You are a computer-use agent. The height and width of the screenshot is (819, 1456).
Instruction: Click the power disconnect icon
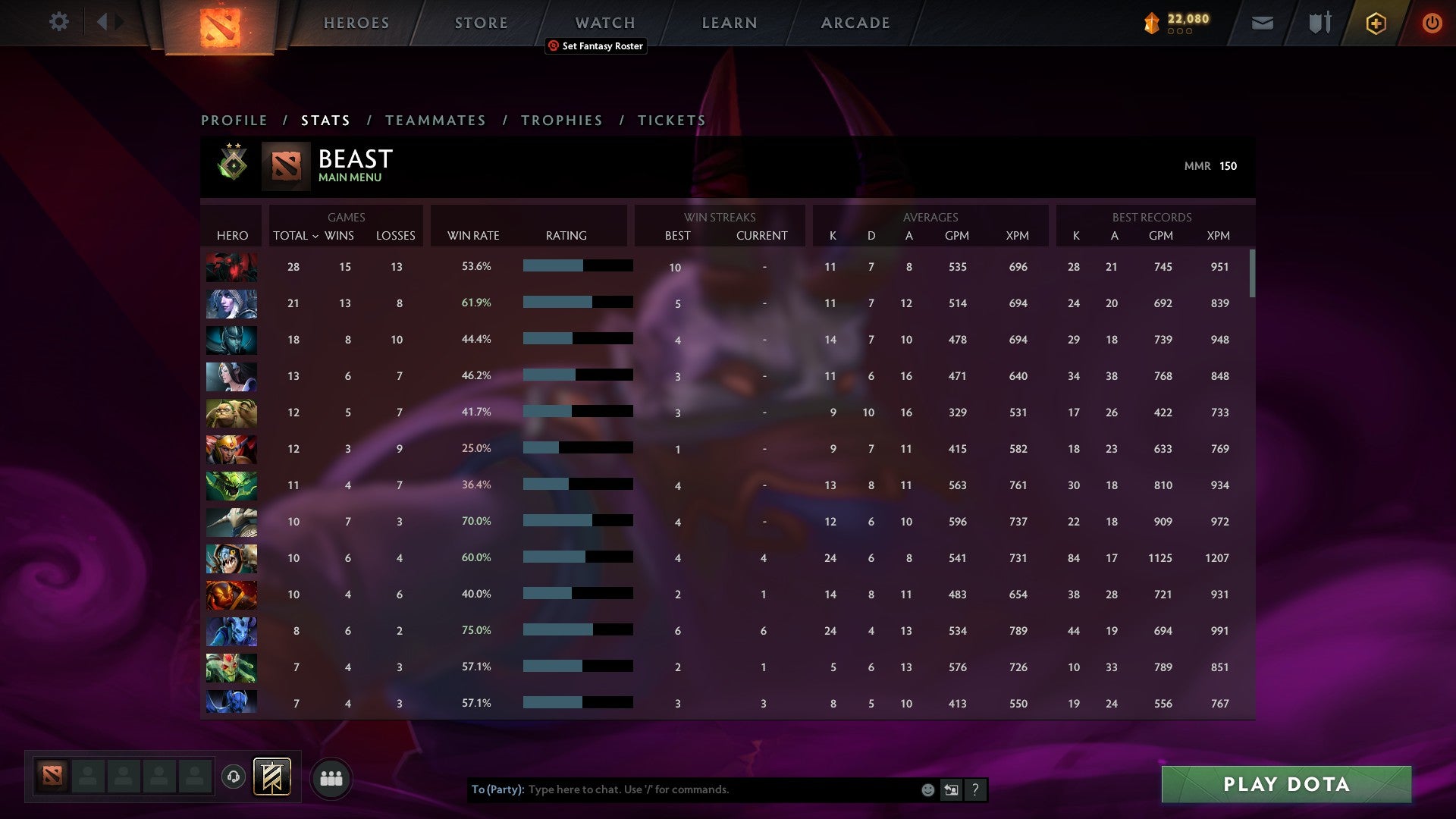(x=1432, y=22)
